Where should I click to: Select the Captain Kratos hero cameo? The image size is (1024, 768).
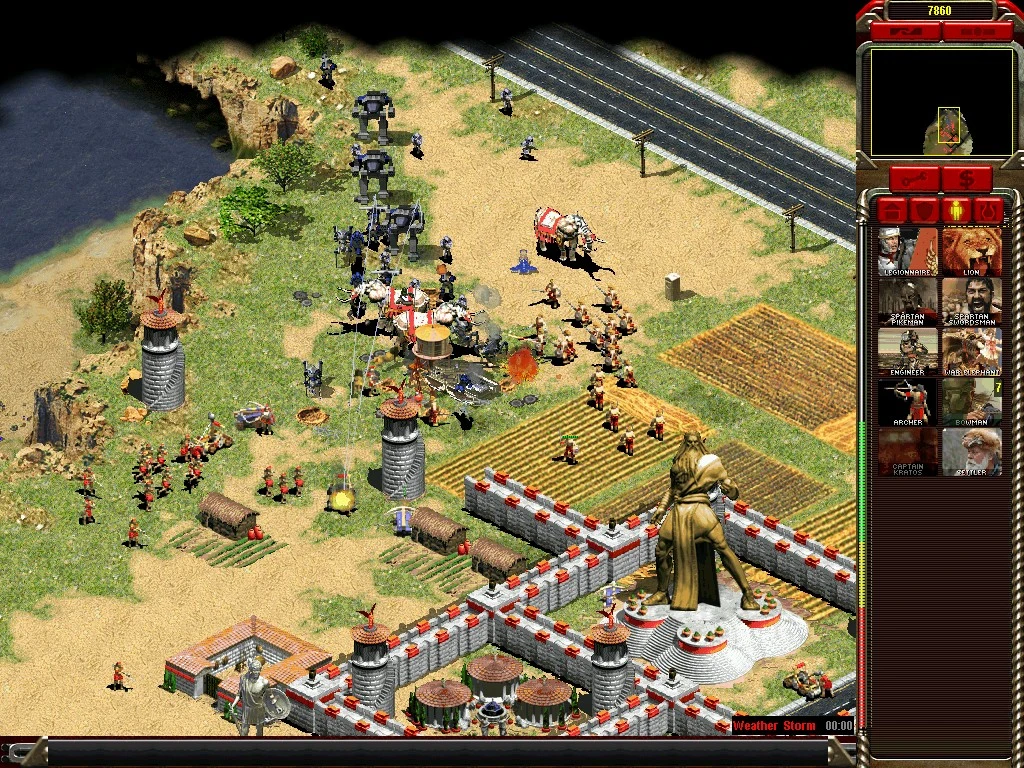coord(908,452)
